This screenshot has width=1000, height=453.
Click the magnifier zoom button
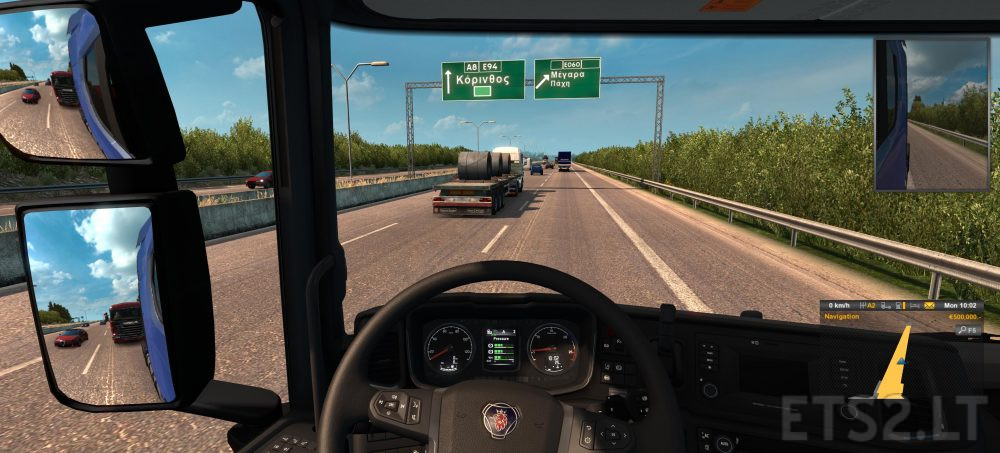click(962, 330)
